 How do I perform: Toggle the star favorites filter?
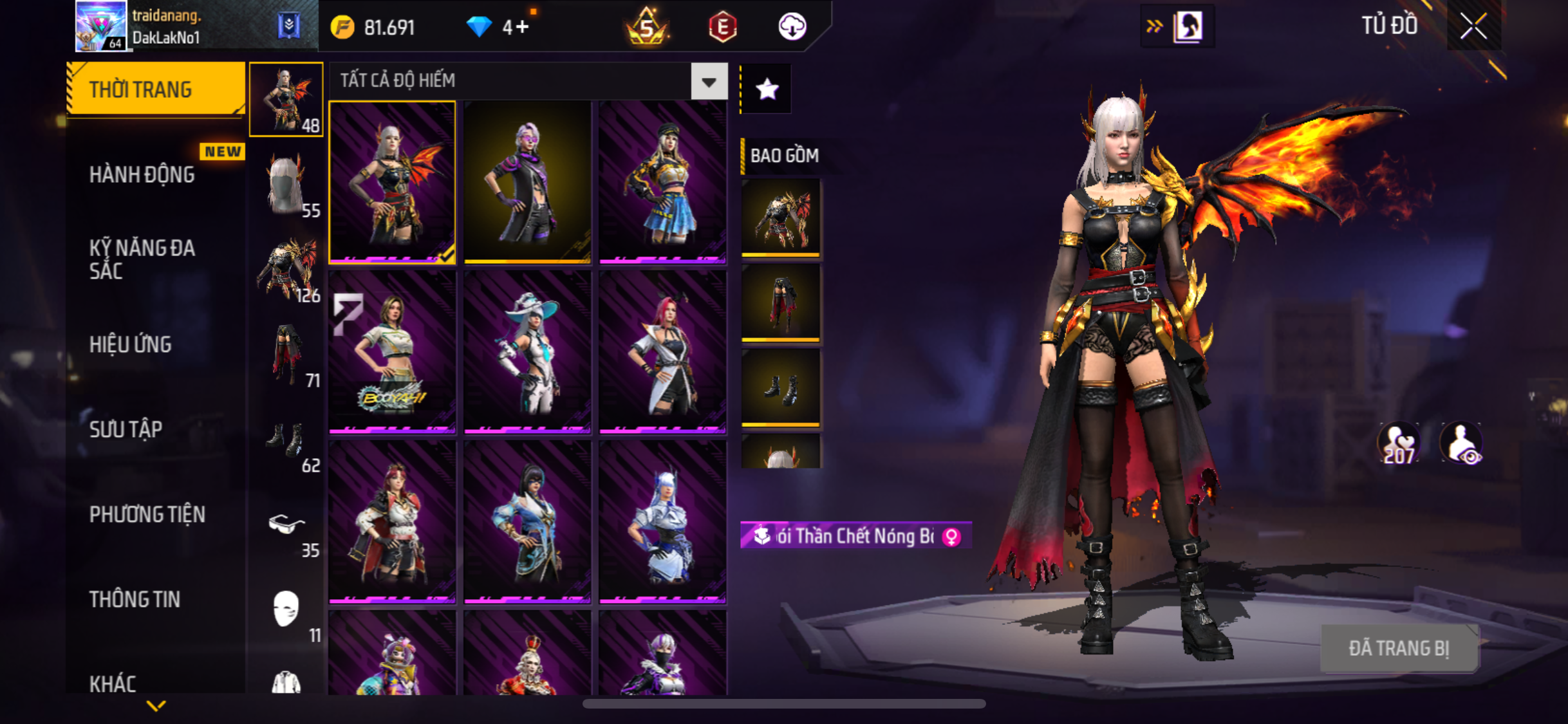click(767, 89)
